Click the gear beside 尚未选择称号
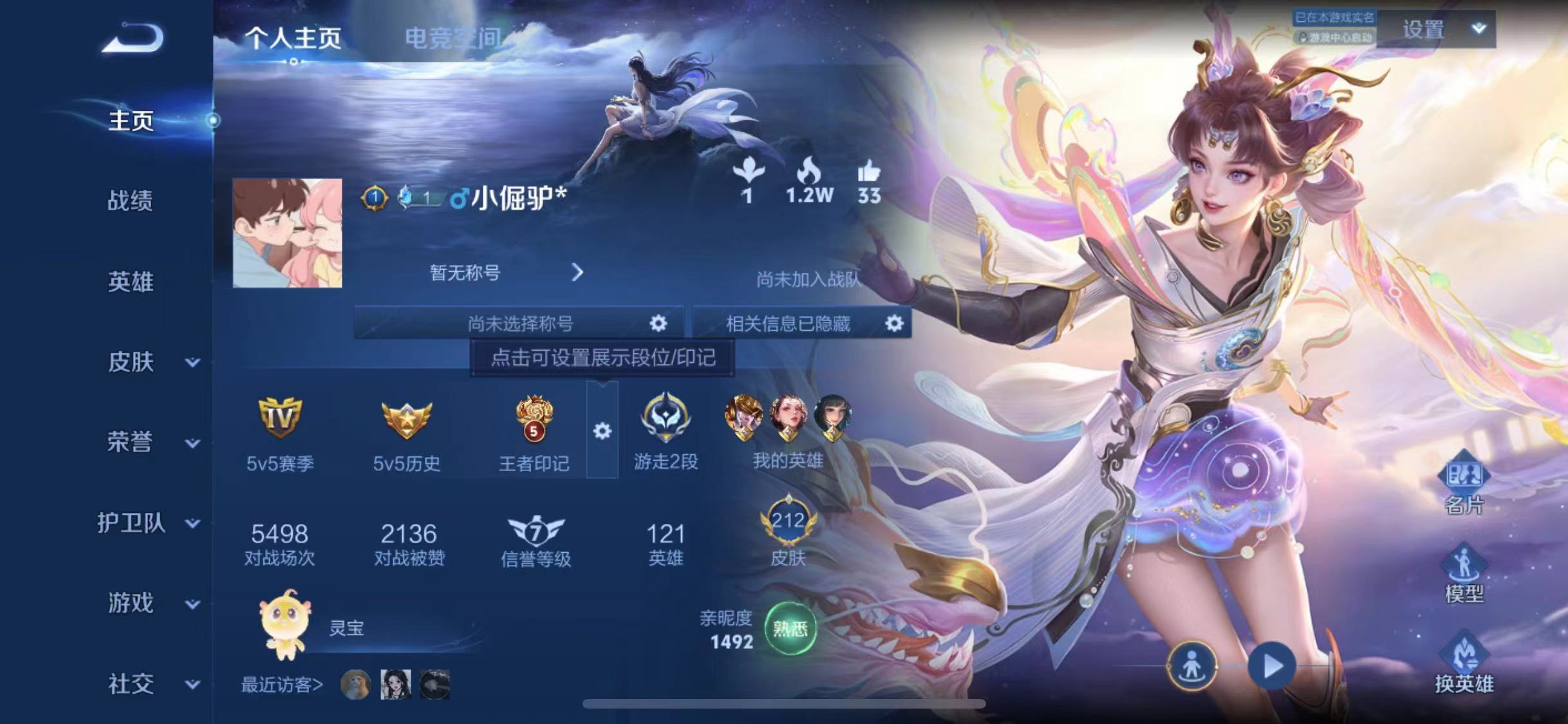 (x=658, y=324)
